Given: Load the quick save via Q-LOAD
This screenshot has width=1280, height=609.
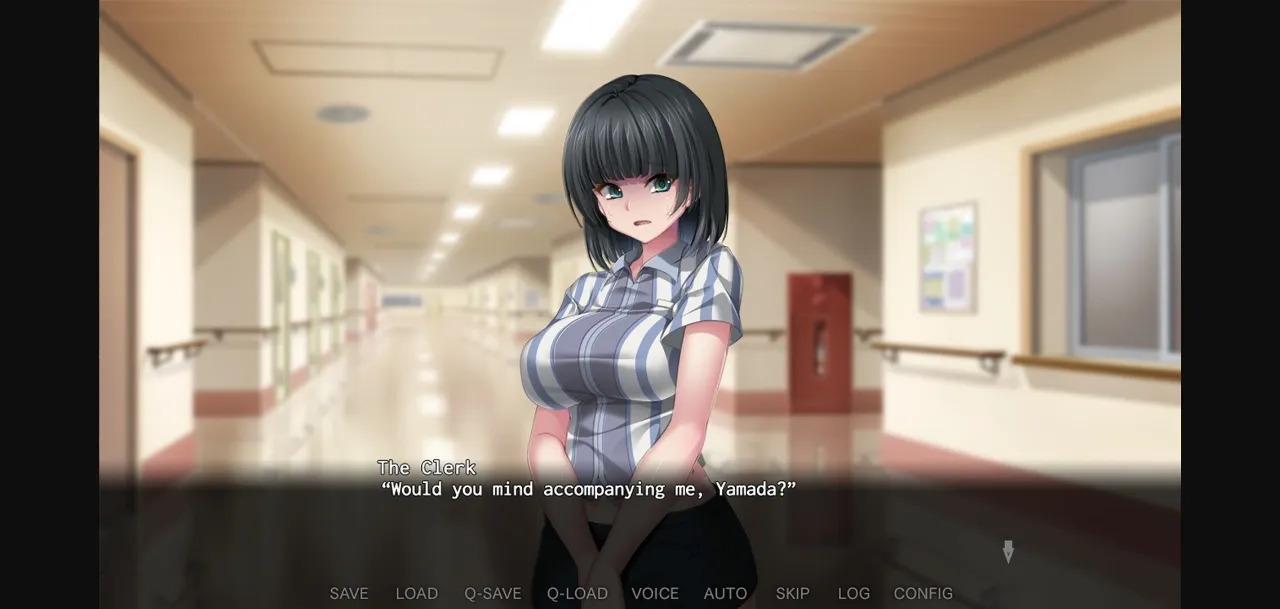Looking at the screenshot, I should click(577, 593).
